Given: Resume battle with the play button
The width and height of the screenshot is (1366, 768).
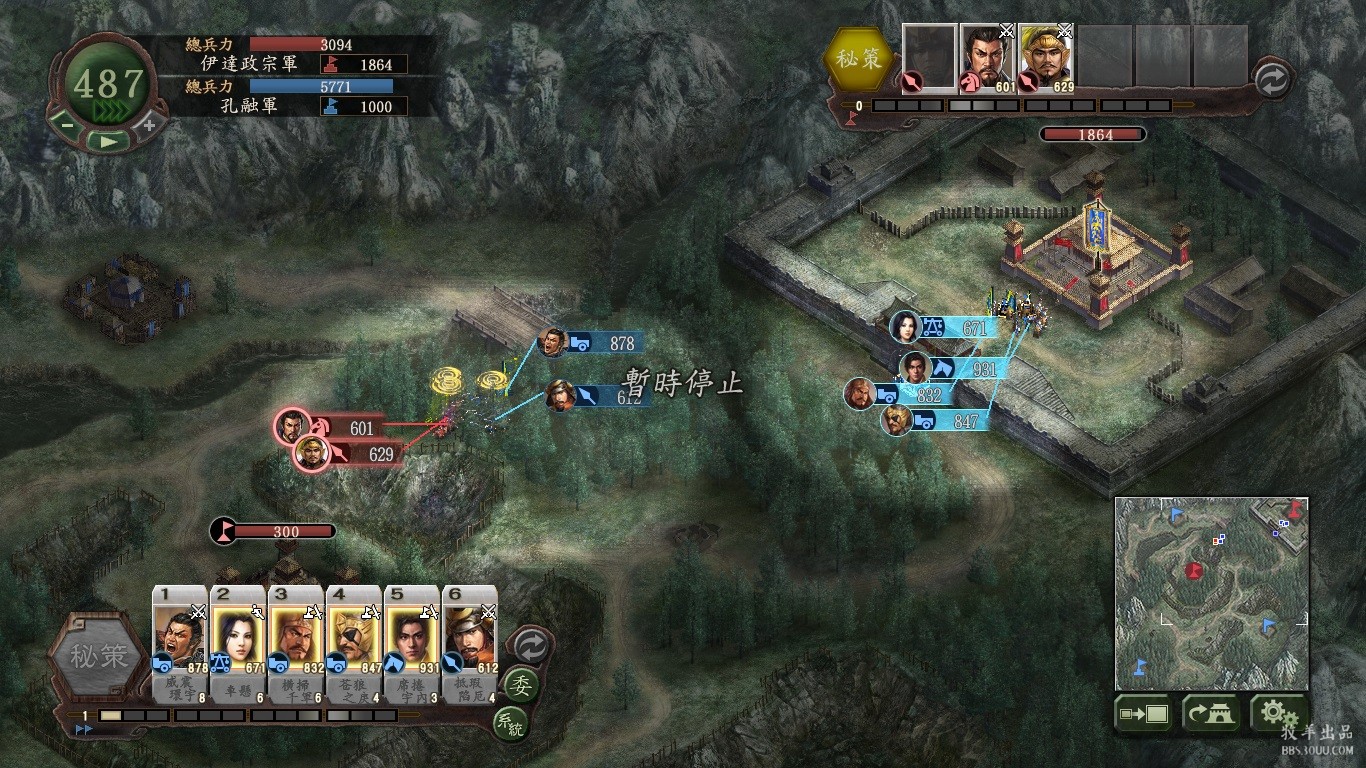Looking at the screenshot, I should [108, 141].
